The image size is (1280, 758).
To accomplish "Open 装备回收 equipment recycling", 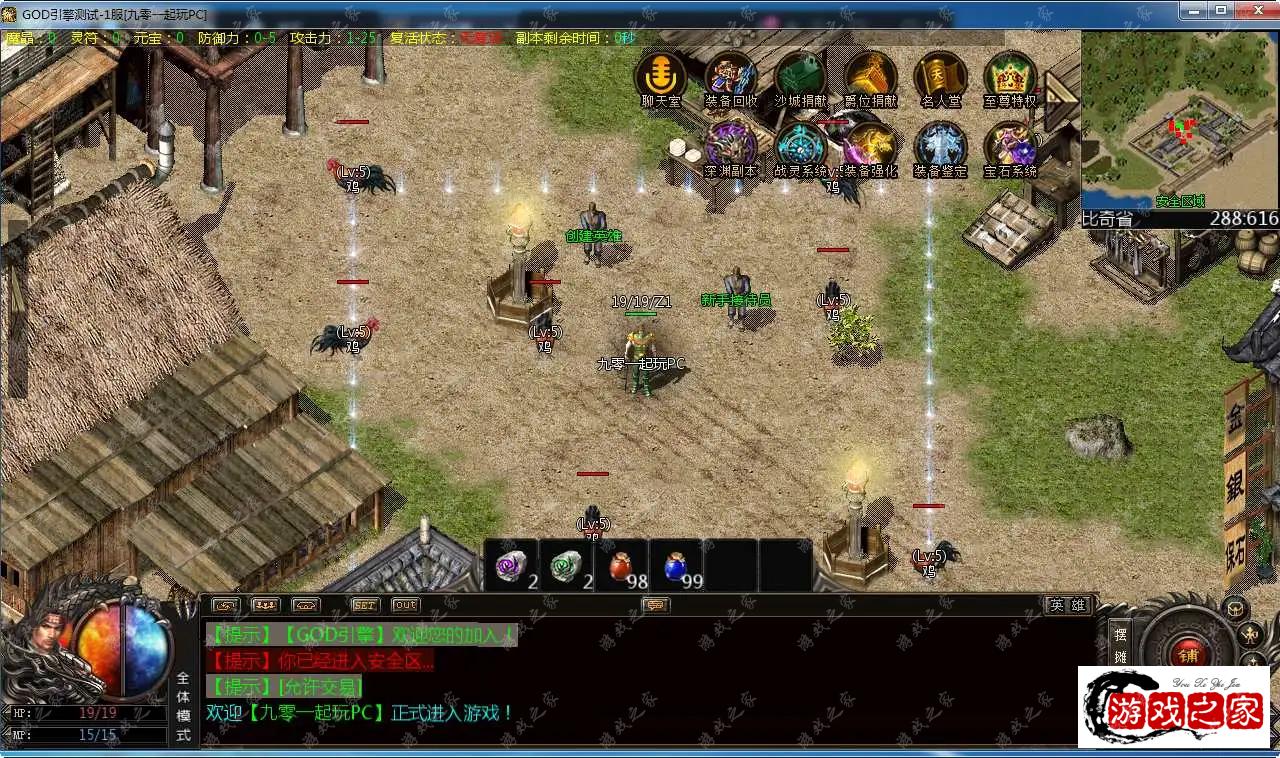I will pyautogui.click(x=731, y=77).
